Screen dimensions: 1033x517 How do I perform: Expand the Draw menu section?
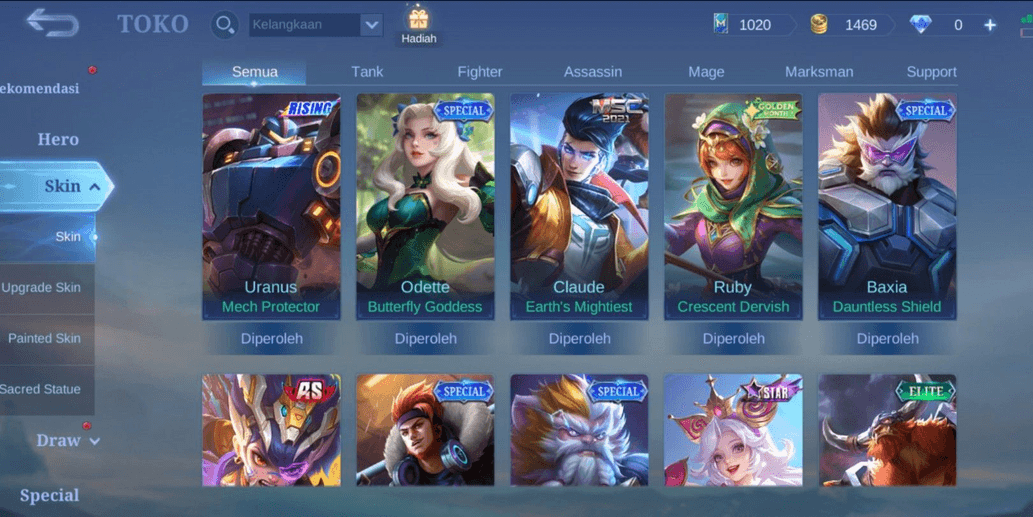(66, 440)
